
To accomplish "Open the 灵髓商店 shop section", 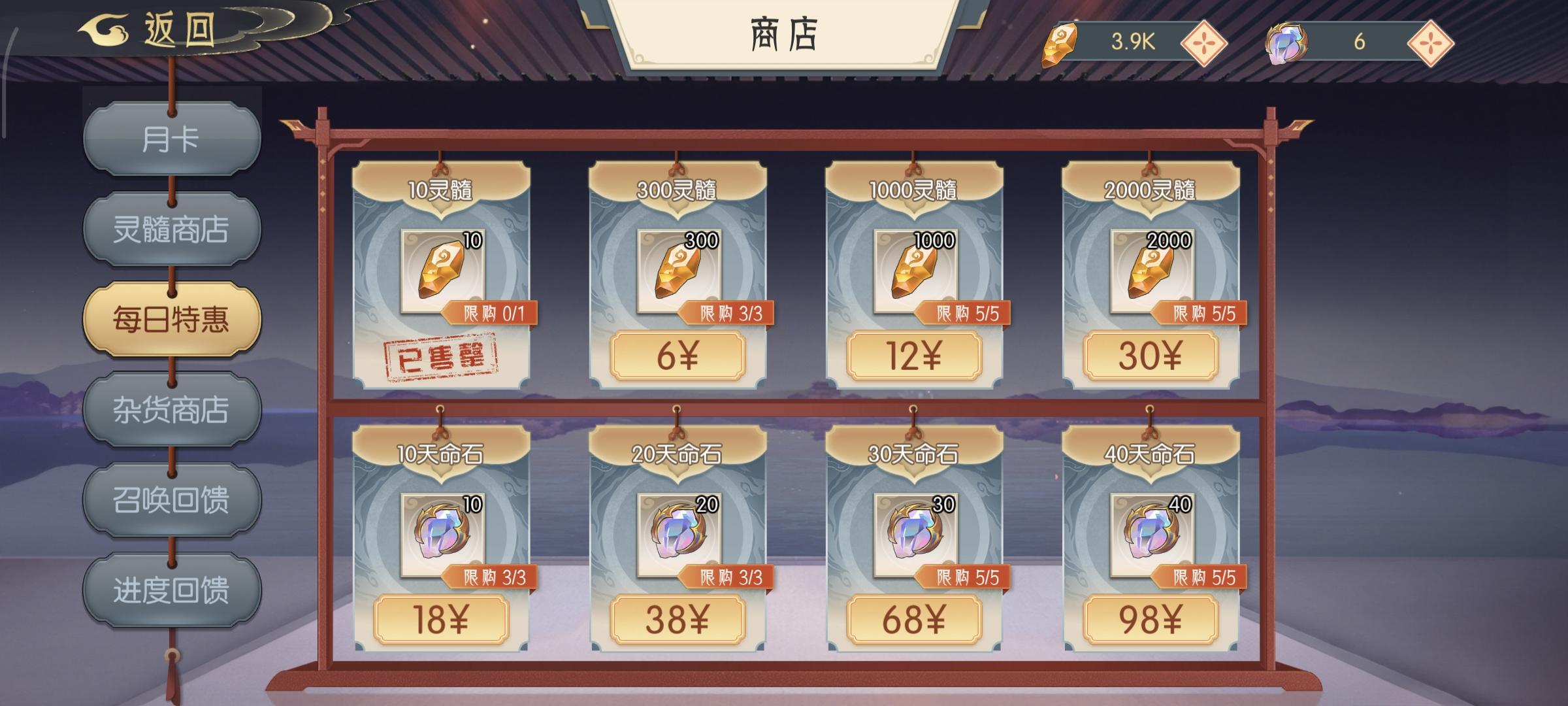I will pyautogui.click(x=171, y=228).
